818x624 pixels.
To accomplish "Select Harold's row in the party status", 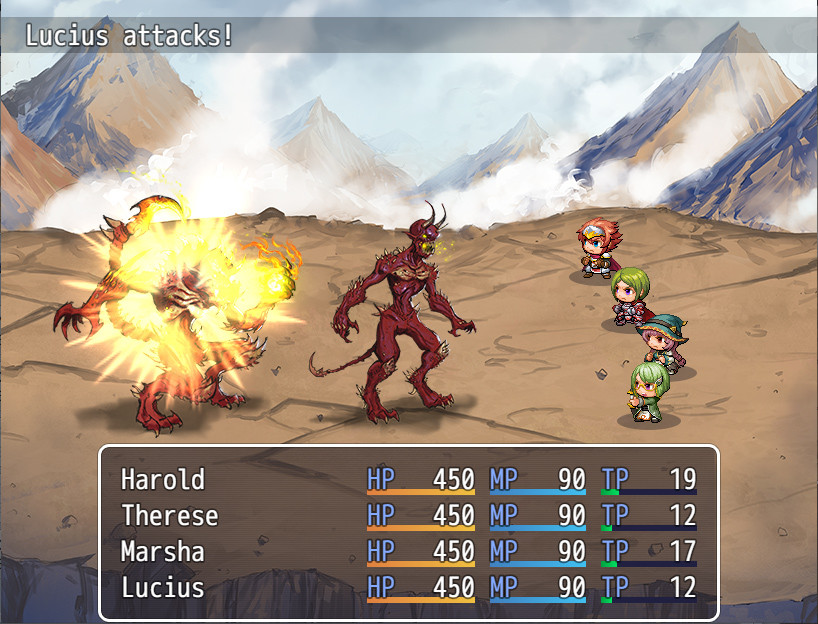I will click(163, 480).
